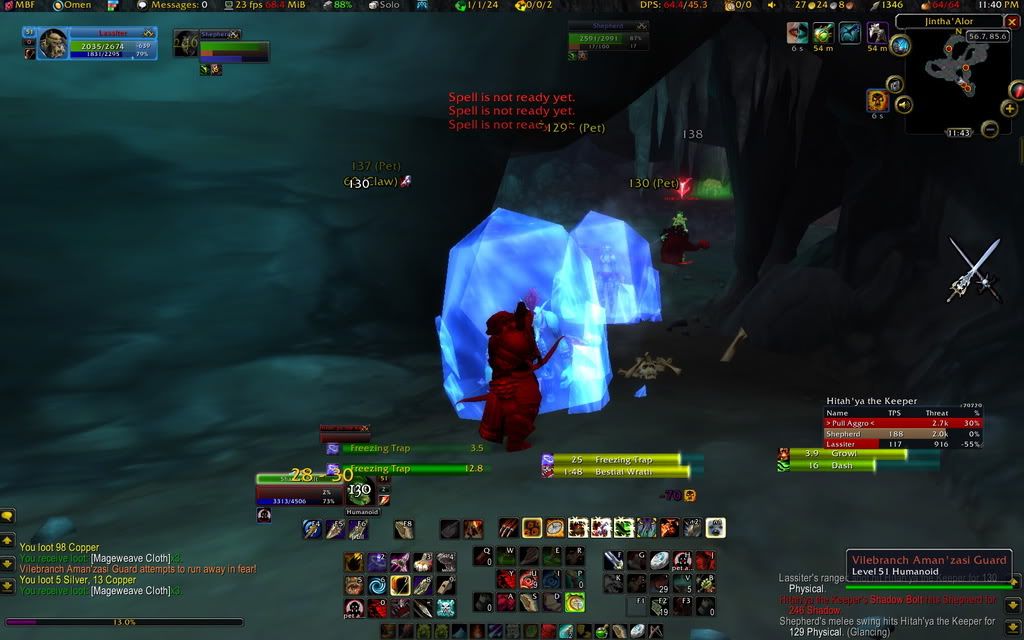The width and height of the screenshot is (1024, 640).
Task: Select Lassiter's player portrait frame
Action: pos(52,43)
